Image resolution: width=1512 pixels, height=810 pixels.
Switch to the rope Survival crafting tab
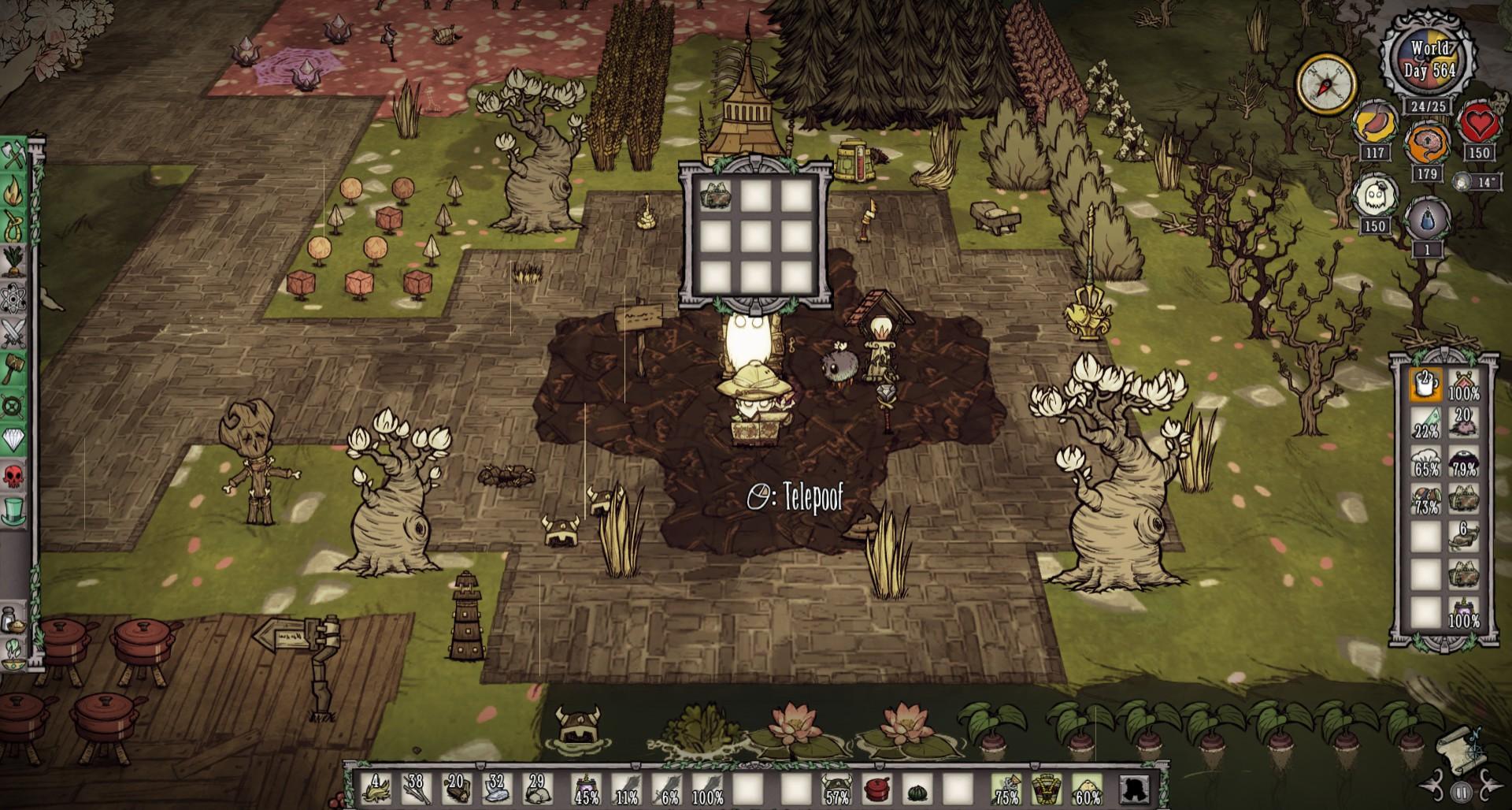pyautogui.click(x=15, y=226)
